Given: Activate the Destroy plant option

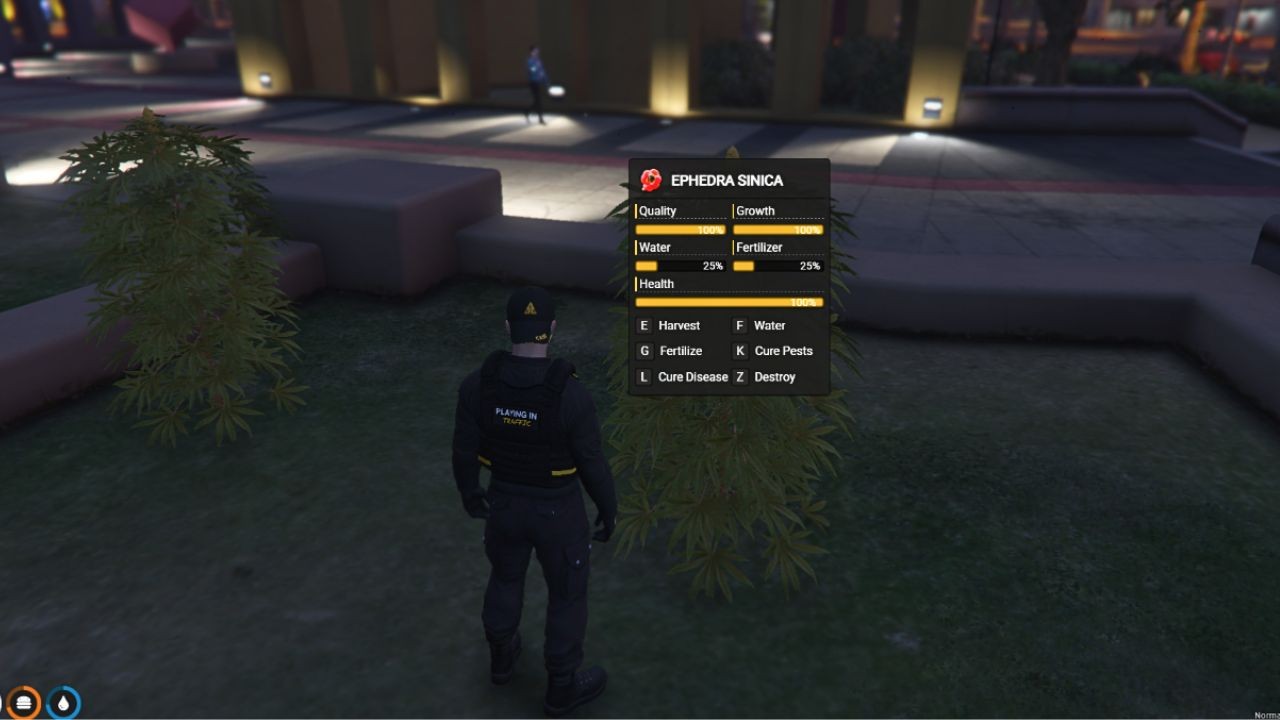Looking at the screenshot, I should click(x=774, y=377).
